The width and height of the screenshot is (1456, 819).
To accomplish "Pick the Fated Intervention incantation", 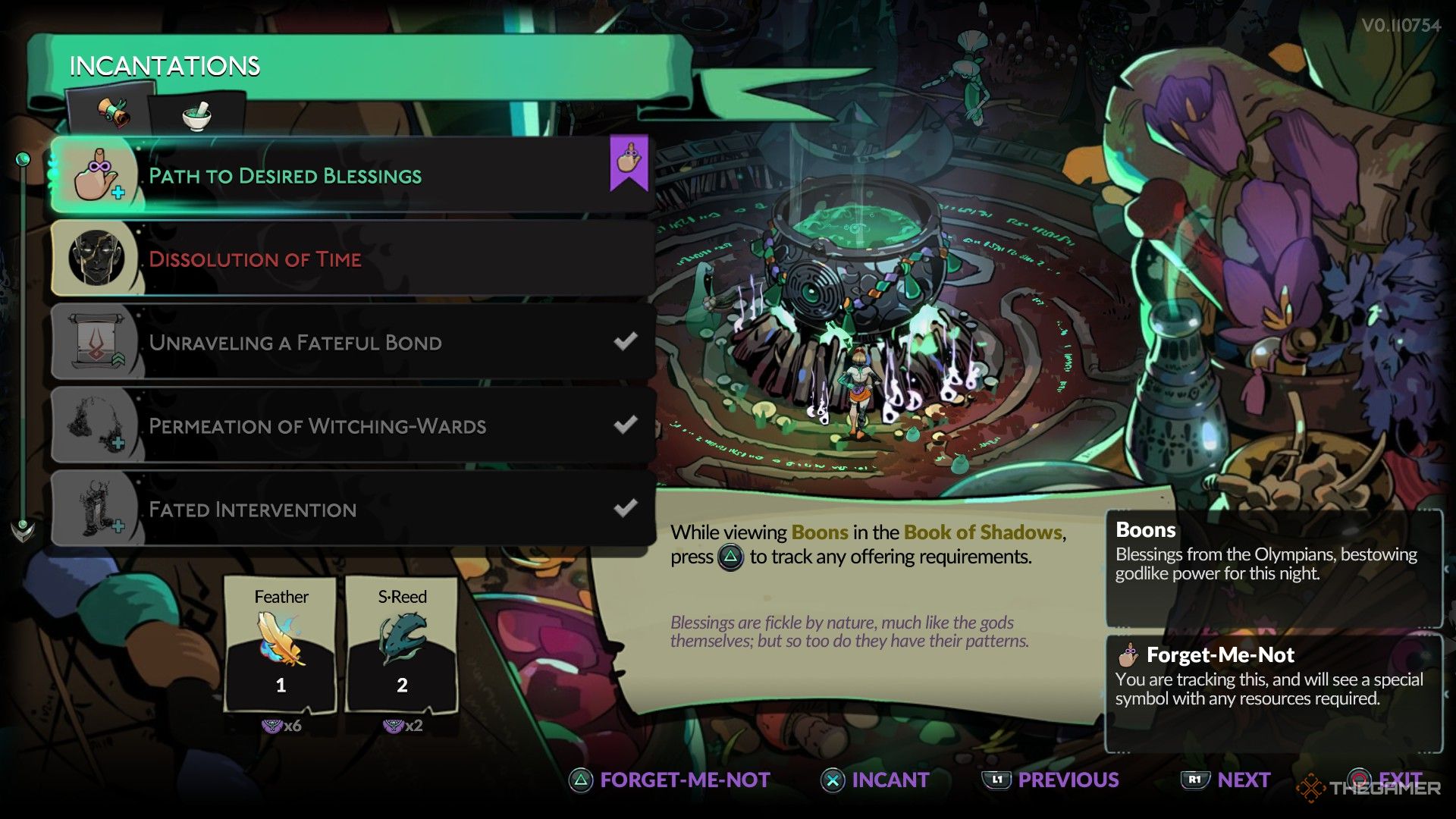I will point(353,509).
